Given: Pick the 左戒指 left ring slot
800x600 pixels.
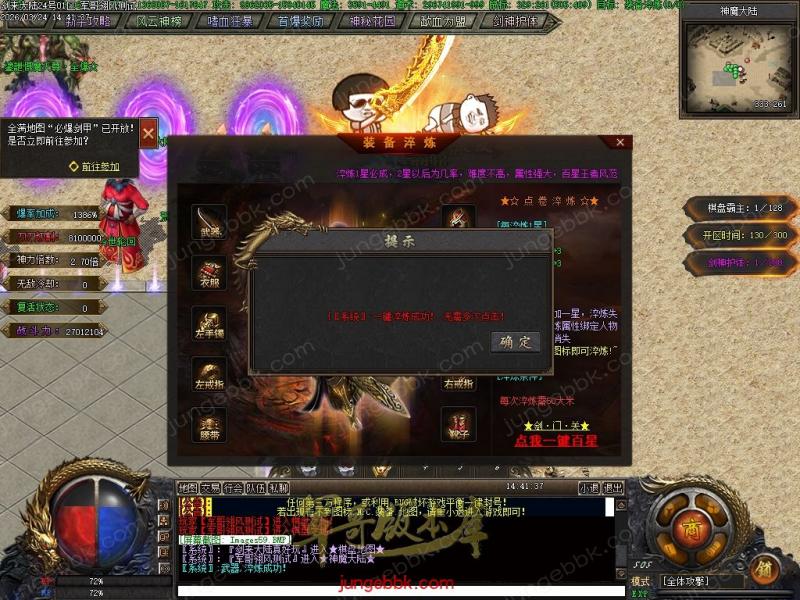Looking at the screenshot, I should (209, 374).
